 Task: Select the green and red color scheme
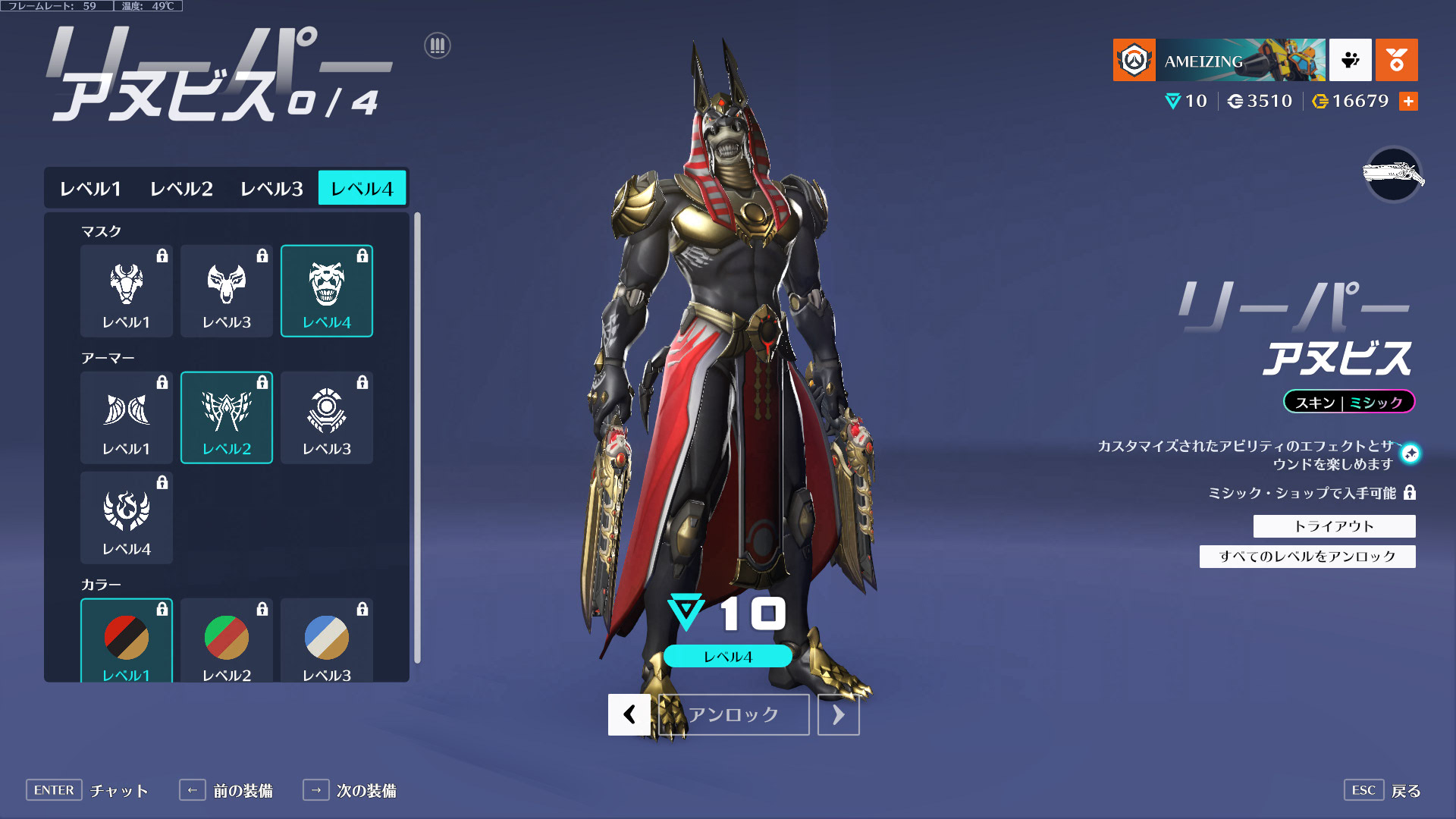227,640
